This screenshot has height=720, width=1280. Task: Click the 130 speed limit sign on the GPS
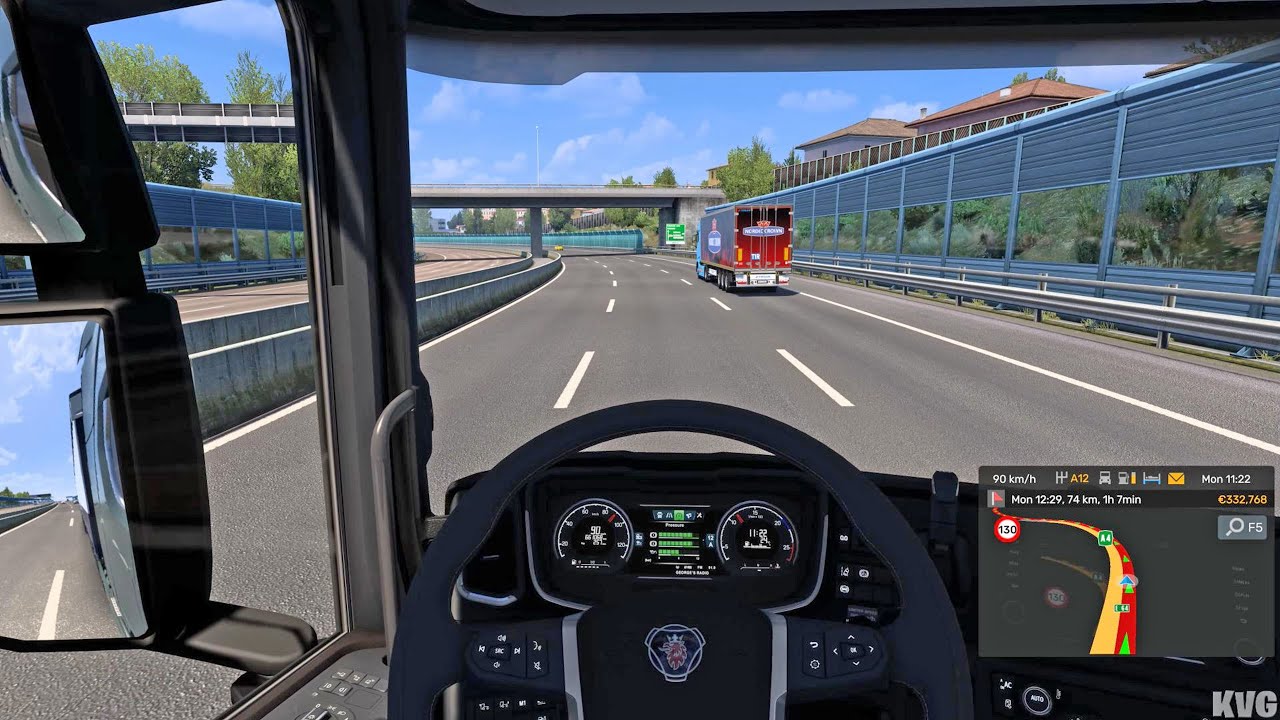(x=1007, y=529)
